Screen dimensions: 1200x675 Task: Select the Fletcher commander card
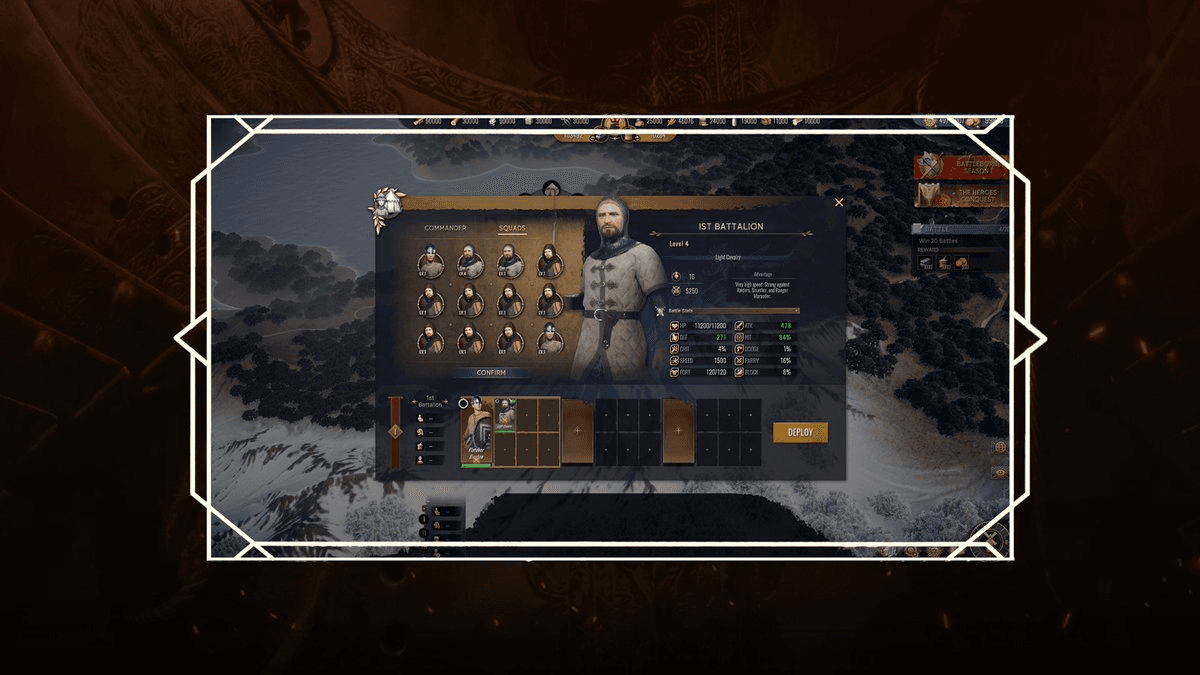476,431
